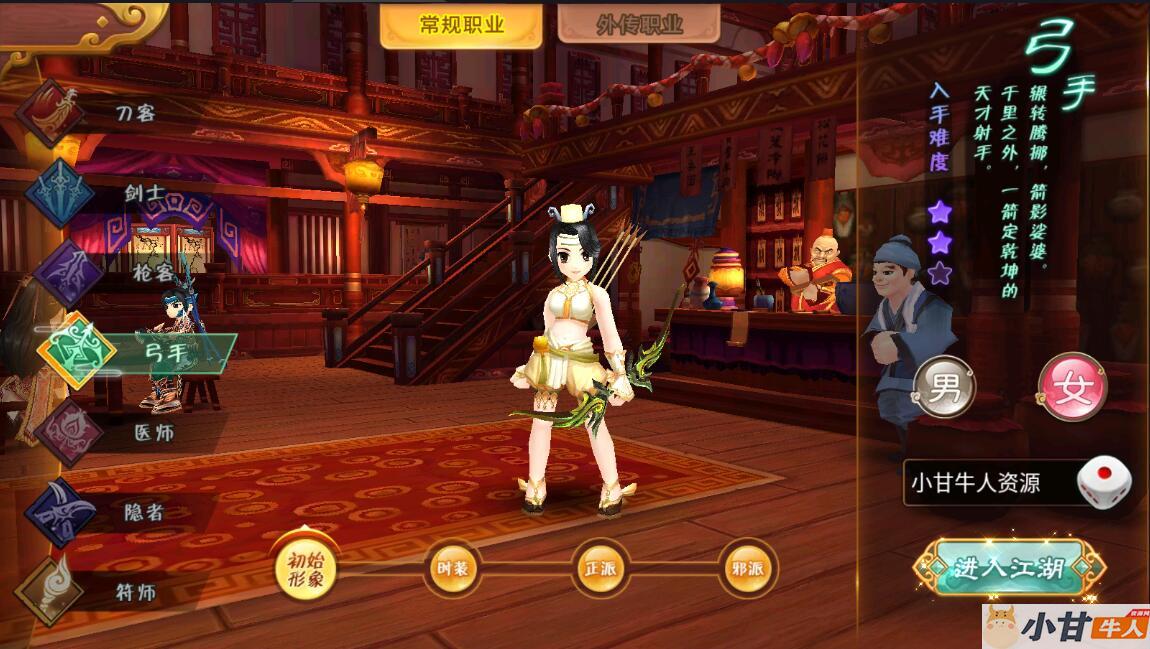The image size is (1150, 649).
Task: Show the 初始形象 appearance
Action: coord(306,570)
